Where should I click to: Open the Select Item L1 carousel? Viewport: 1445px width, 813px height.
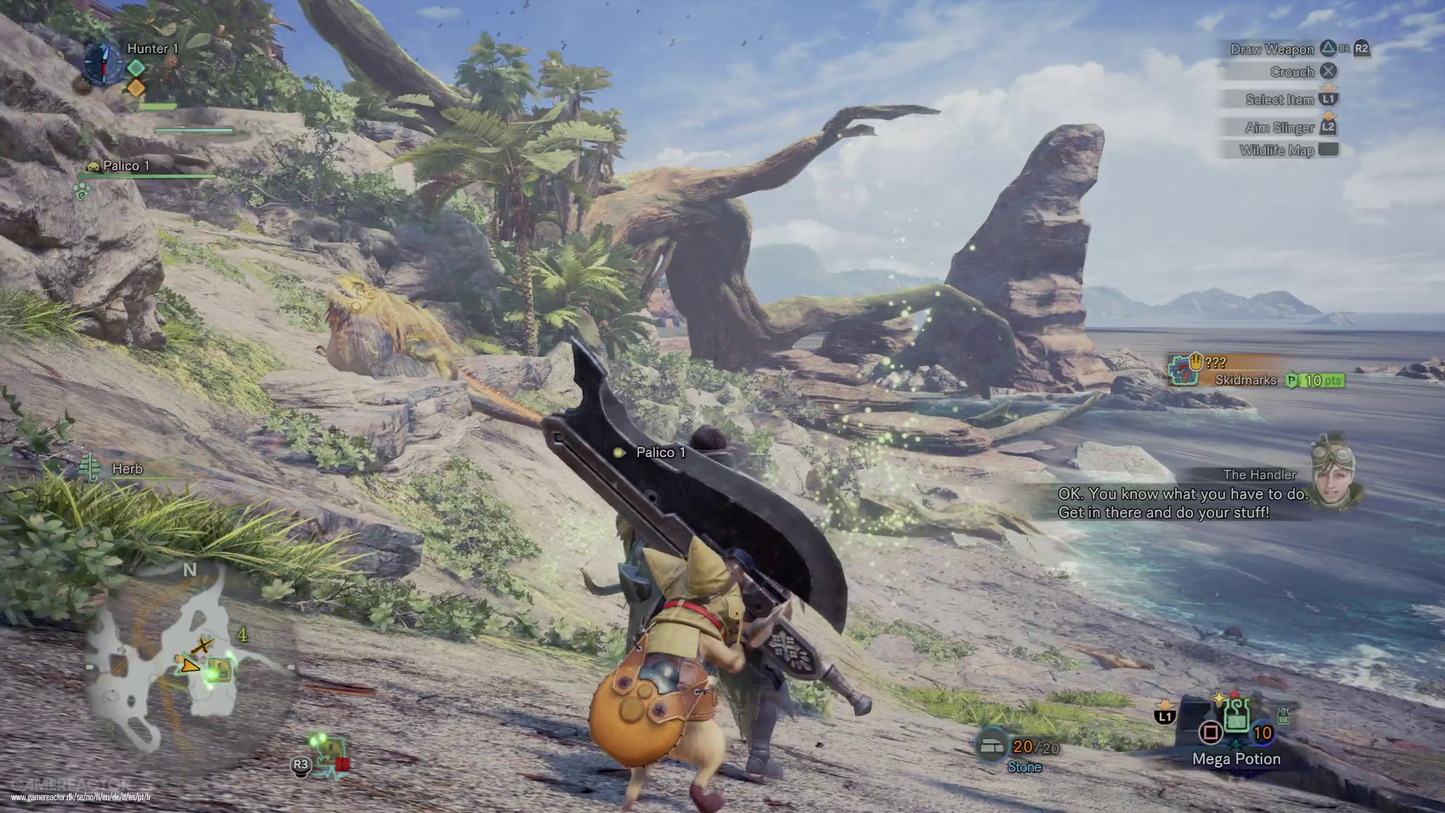(1329, 99)
